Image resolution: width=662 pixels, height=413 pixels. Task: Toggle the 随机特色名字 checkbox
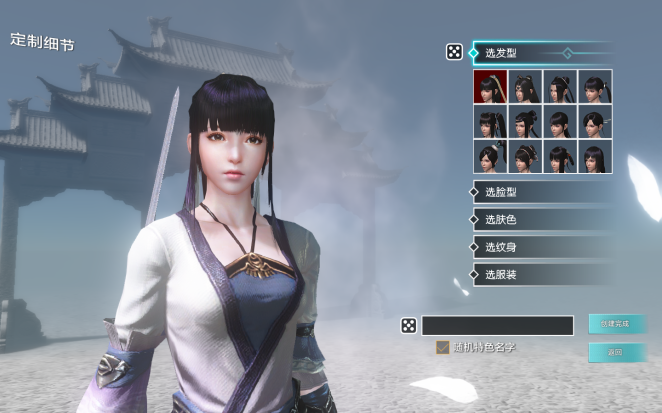[x=442, y=348]
